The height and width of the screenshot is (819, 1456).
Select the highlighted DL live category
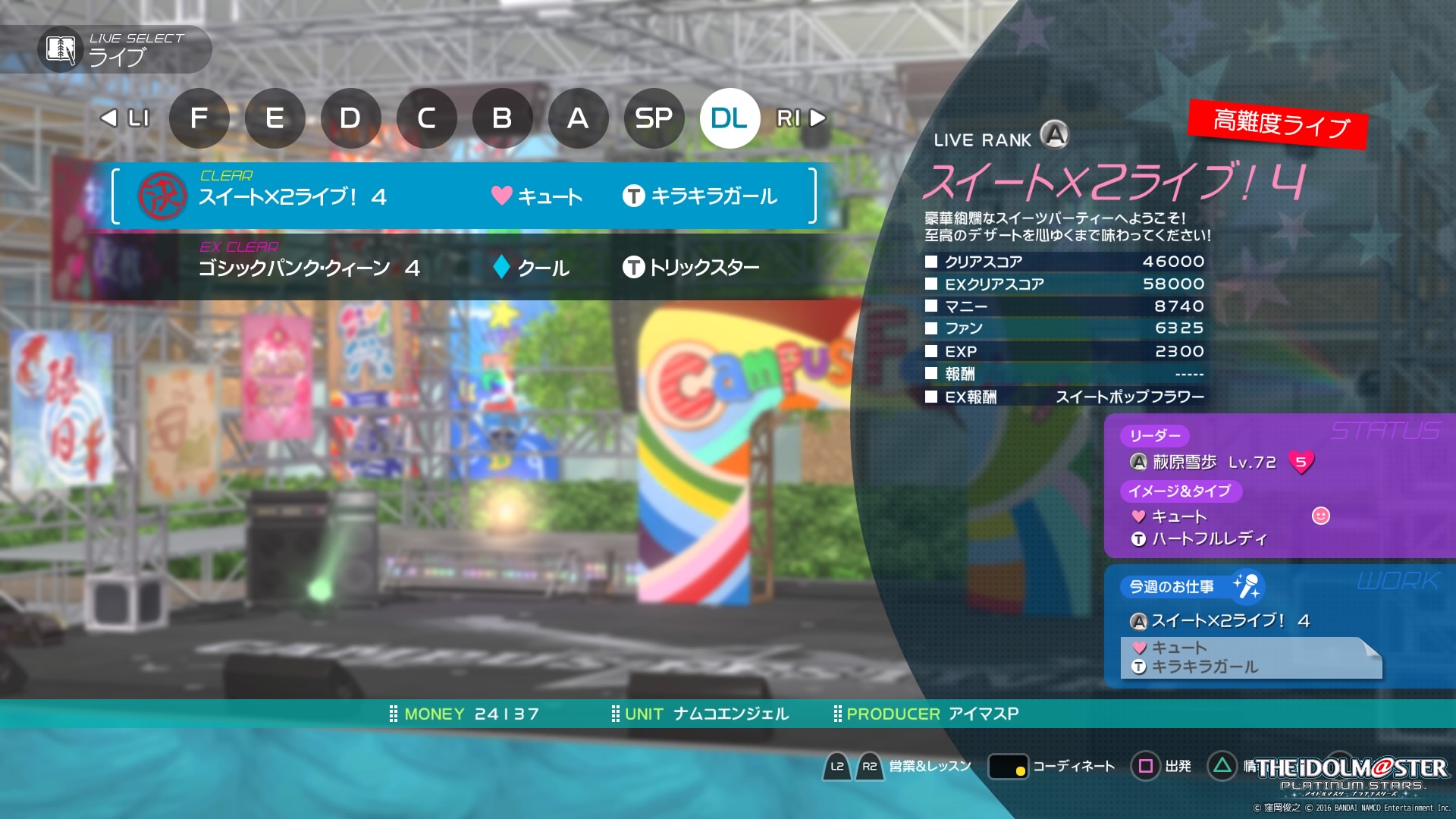coord(730,118)
